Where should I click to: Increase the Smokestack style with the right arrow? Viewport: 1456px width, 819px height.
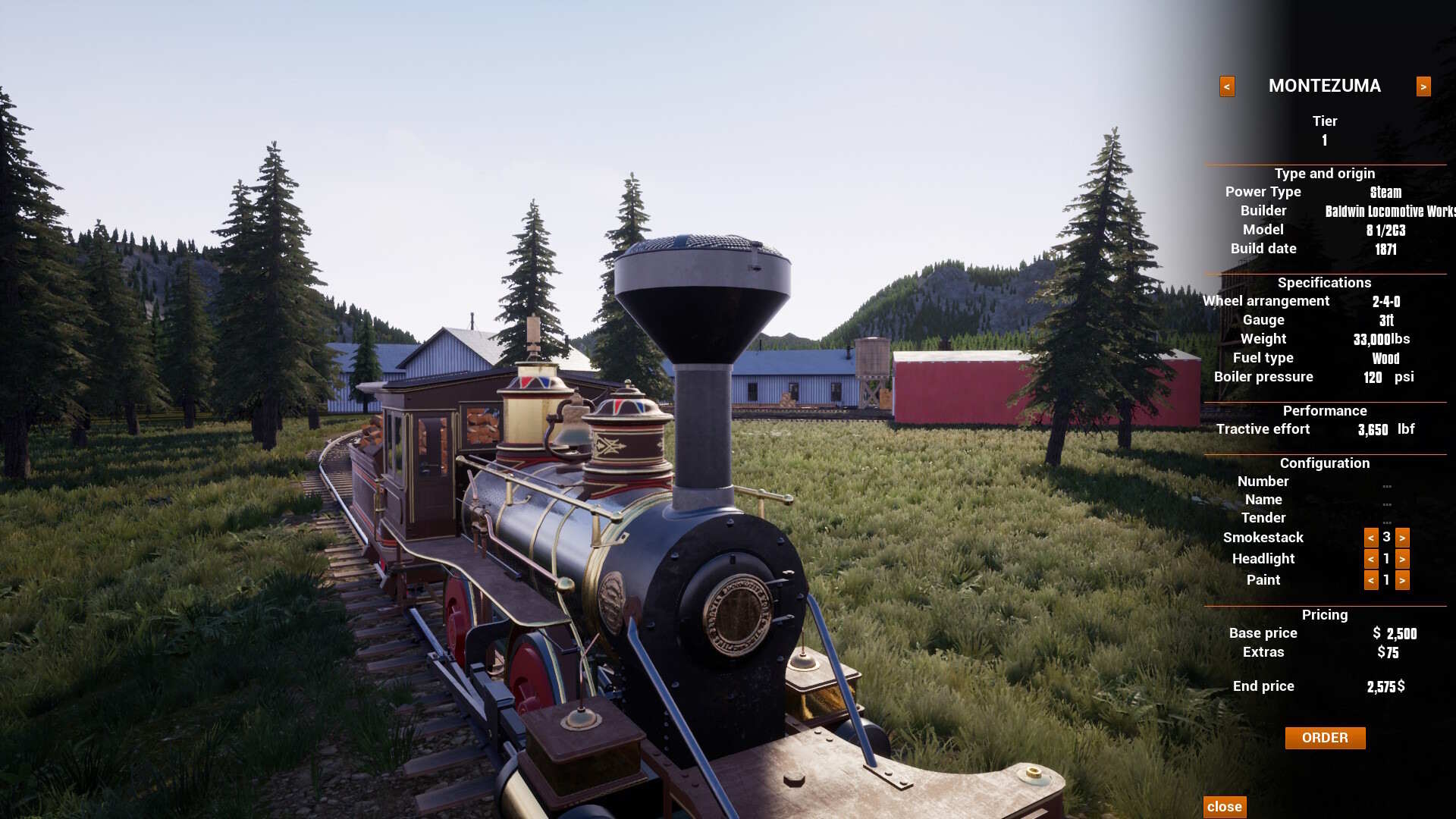[x=1404, y=538]
